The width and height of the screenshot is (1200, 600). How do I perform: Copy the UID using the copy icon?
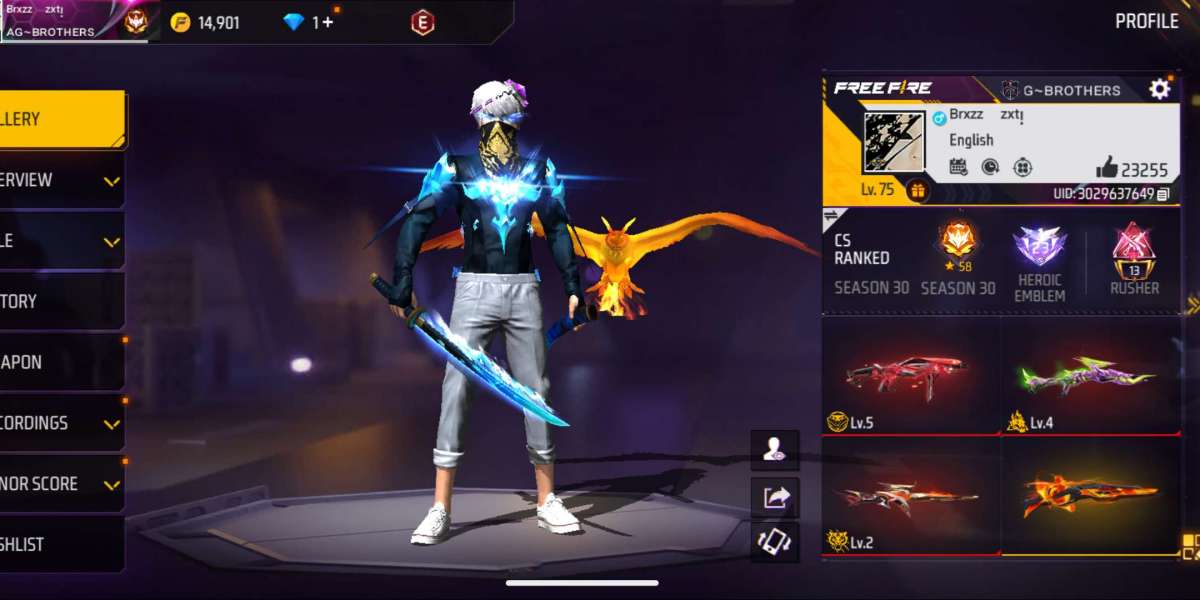(x=1162, y=194)
